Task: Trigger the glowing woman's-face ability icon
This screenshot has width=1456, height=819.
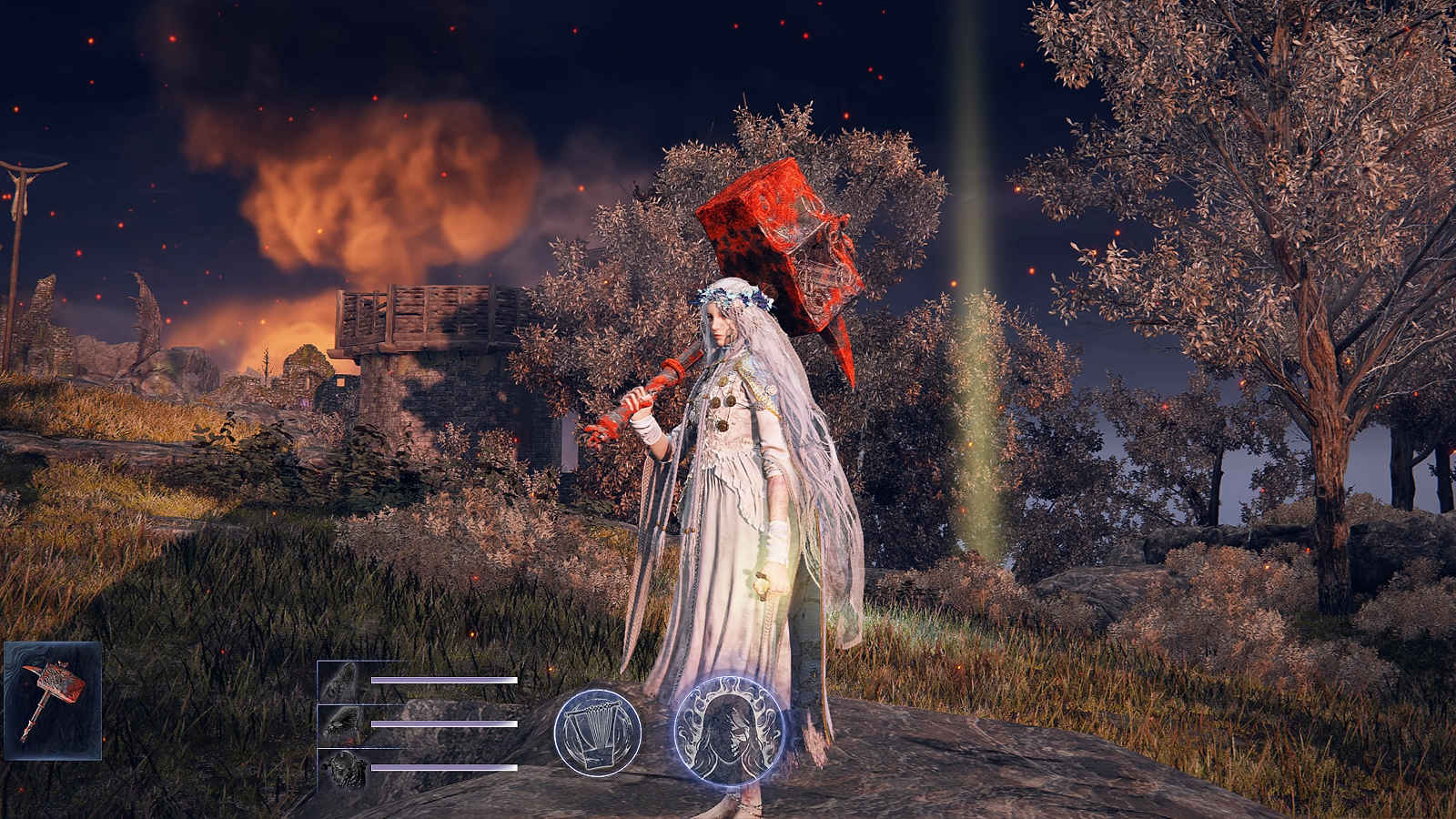Action: (730, 733)
